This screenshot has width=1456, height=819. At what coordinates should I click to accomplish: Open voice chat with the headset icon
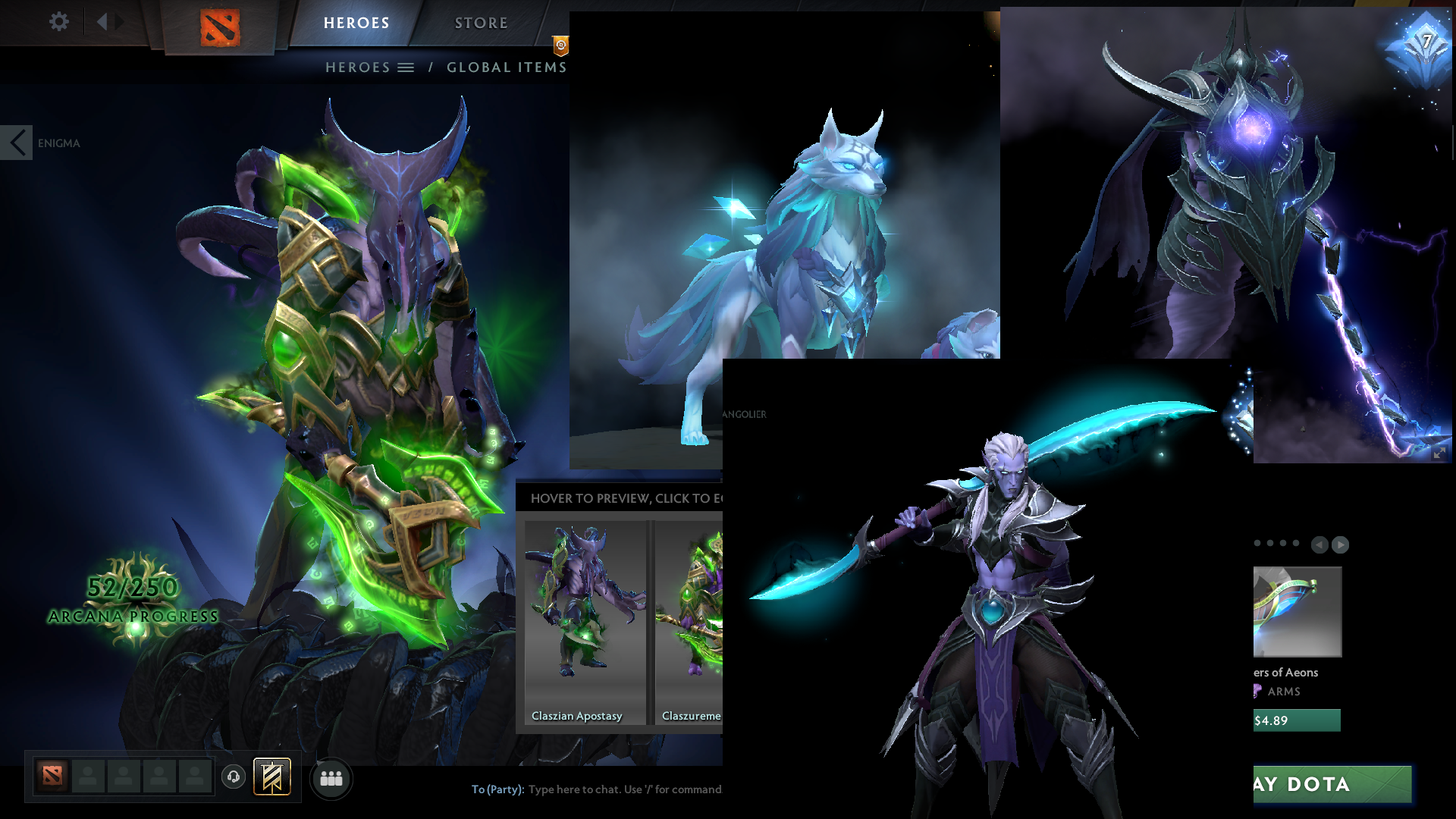pos(234,777)
